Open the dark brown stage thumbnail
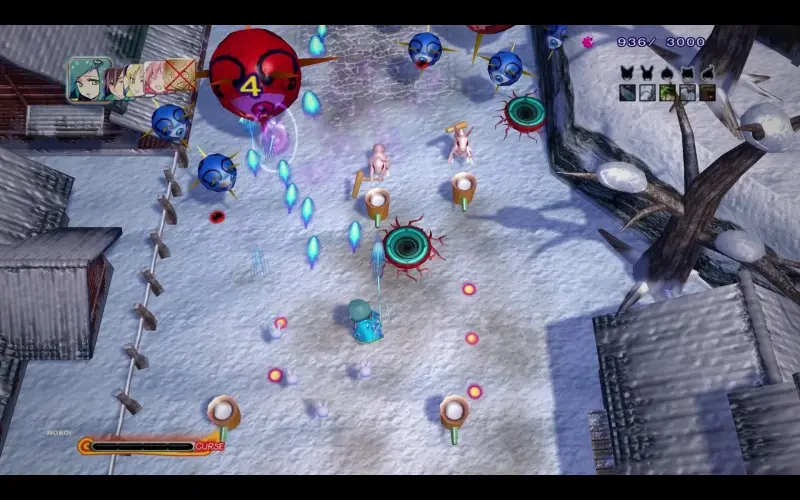Image resolution: width=800 pixels, height=500 pixels. [707, 93]
